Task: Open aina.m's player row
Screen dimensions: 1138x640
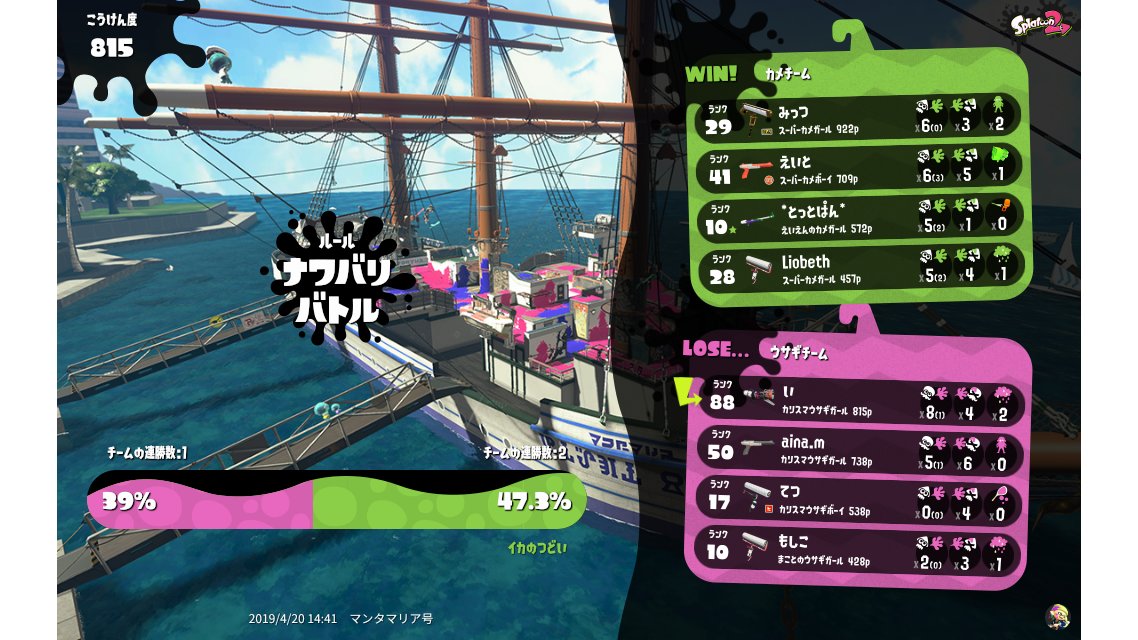Action: point(860,449)
